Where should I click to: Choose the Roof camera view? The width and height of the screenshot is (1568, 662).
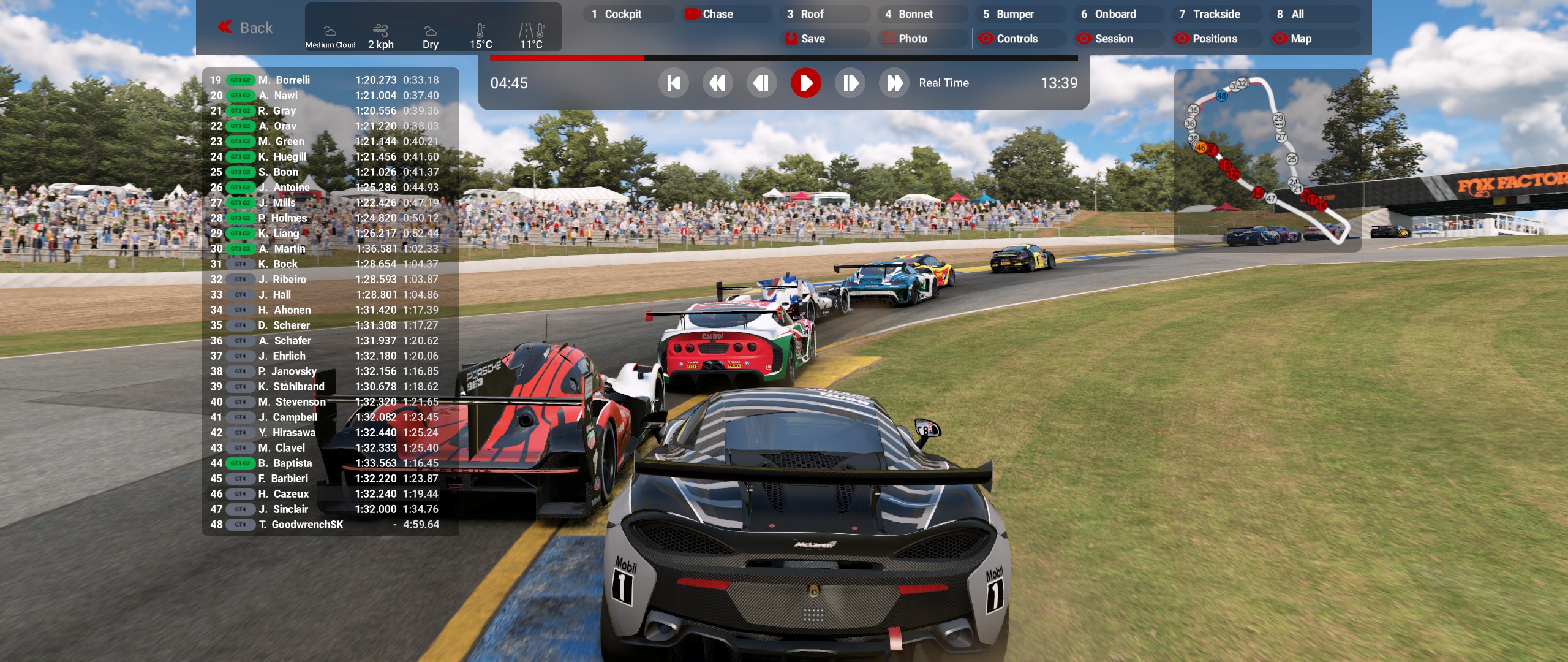click(x=823, y=14)
